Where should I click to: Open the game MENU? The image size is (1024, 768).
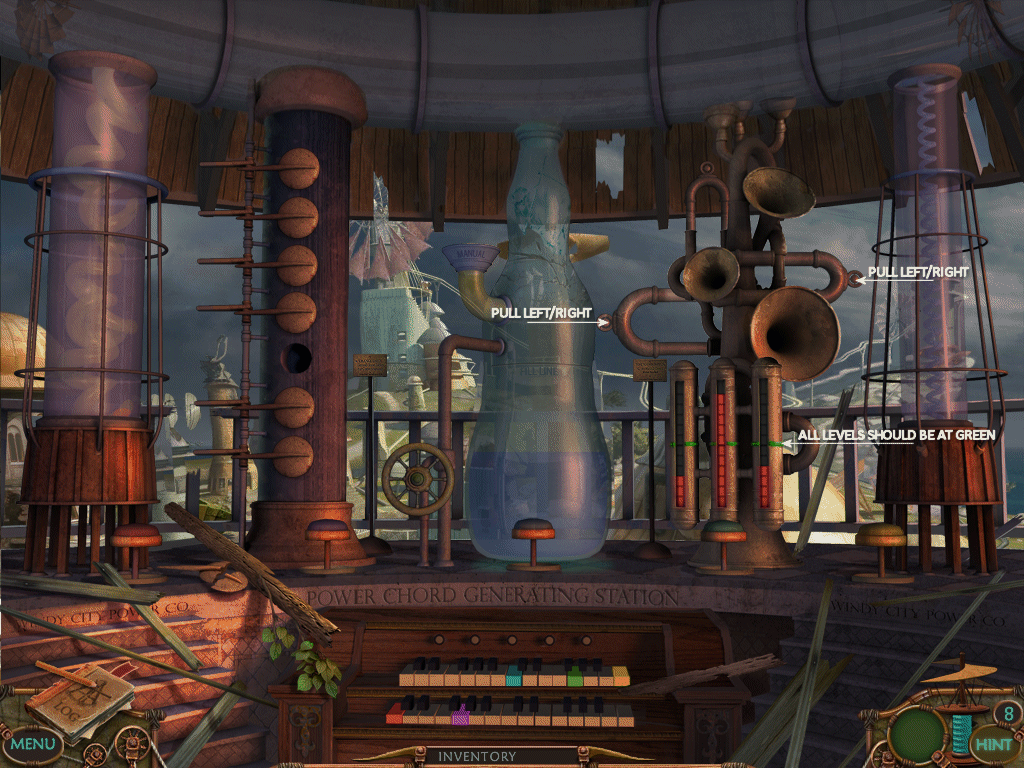point(33,744)
